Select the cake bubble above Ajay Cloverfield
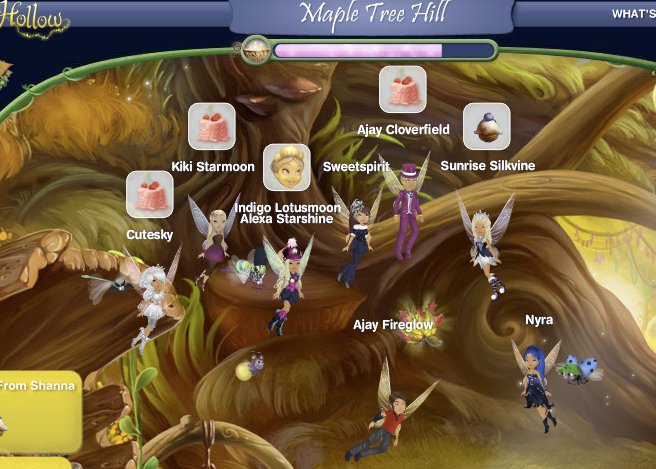Viewport: 656px width, 469px height. click(x=403, y=90)
